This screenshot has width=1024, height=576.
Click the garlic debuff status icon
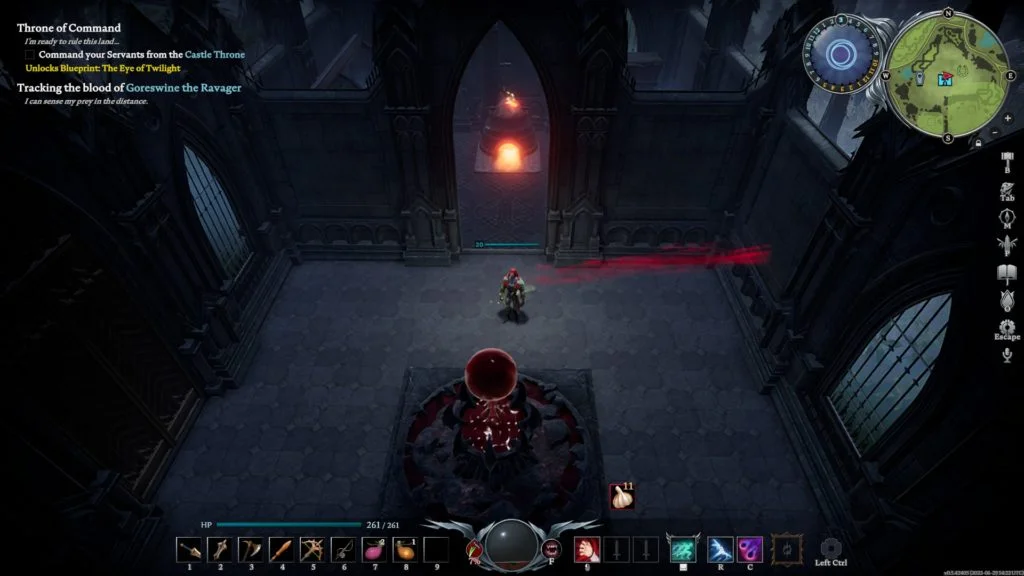pyautogui.click(x=623, y=497)
